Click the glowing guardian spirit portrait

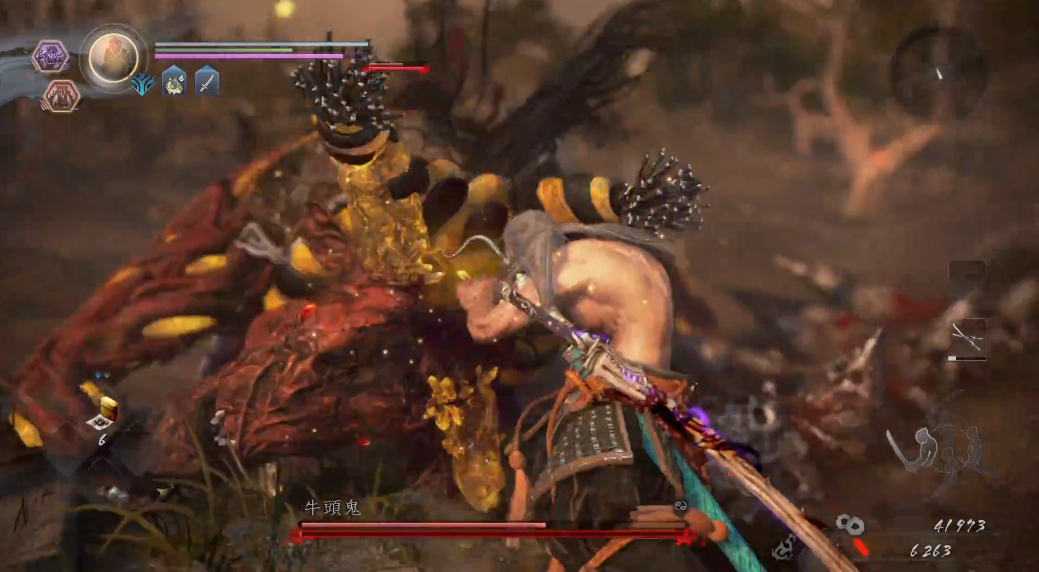click(113, 58)
